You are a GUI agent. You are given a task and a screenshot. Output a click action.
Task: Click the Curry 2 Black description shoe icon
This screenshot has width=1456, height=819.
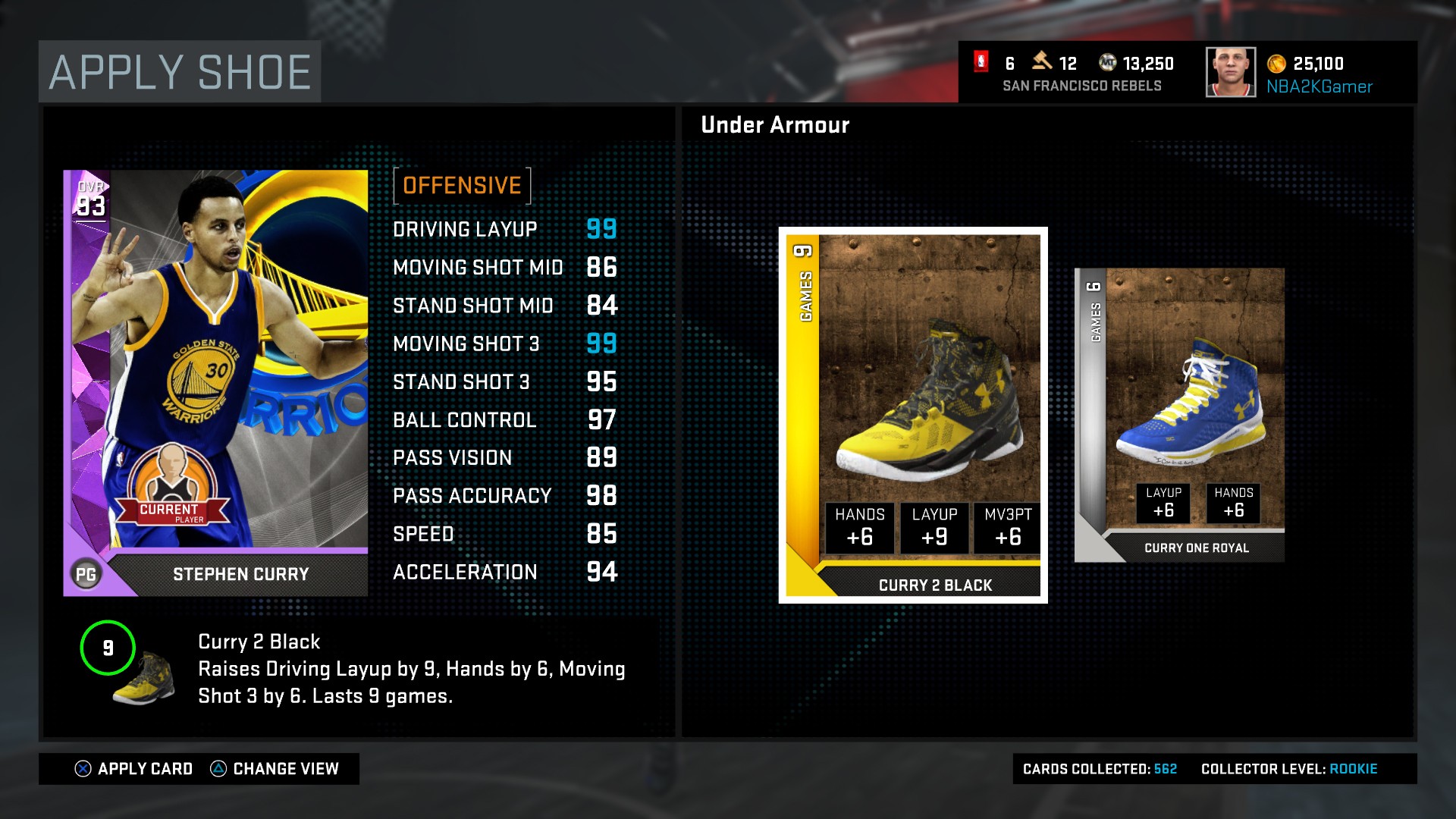click(144, 678)
